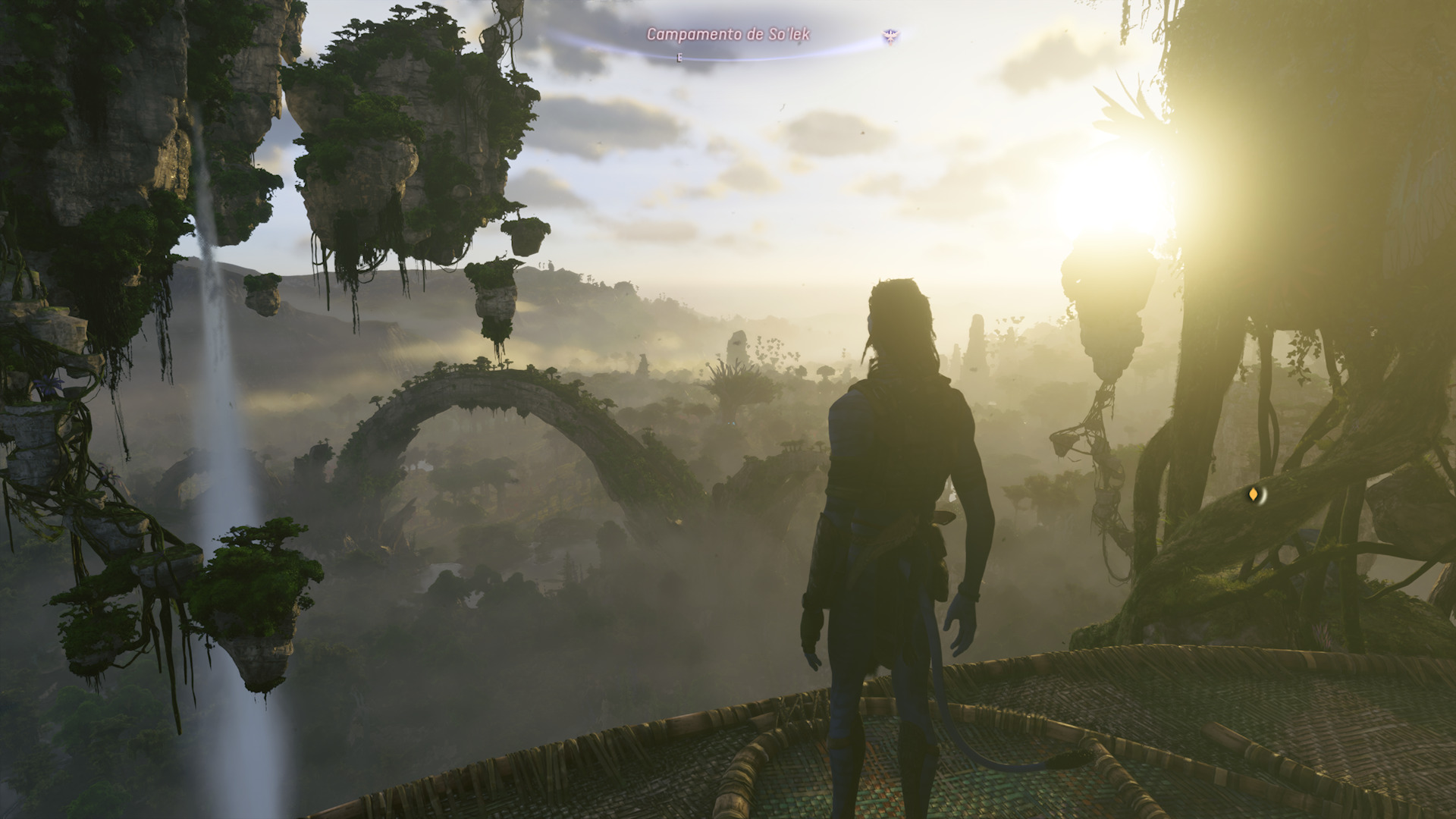Screen dimensions: 1456x819
Task: Select the orange diamond waypoint marker
Action: tap(1253, 495)
